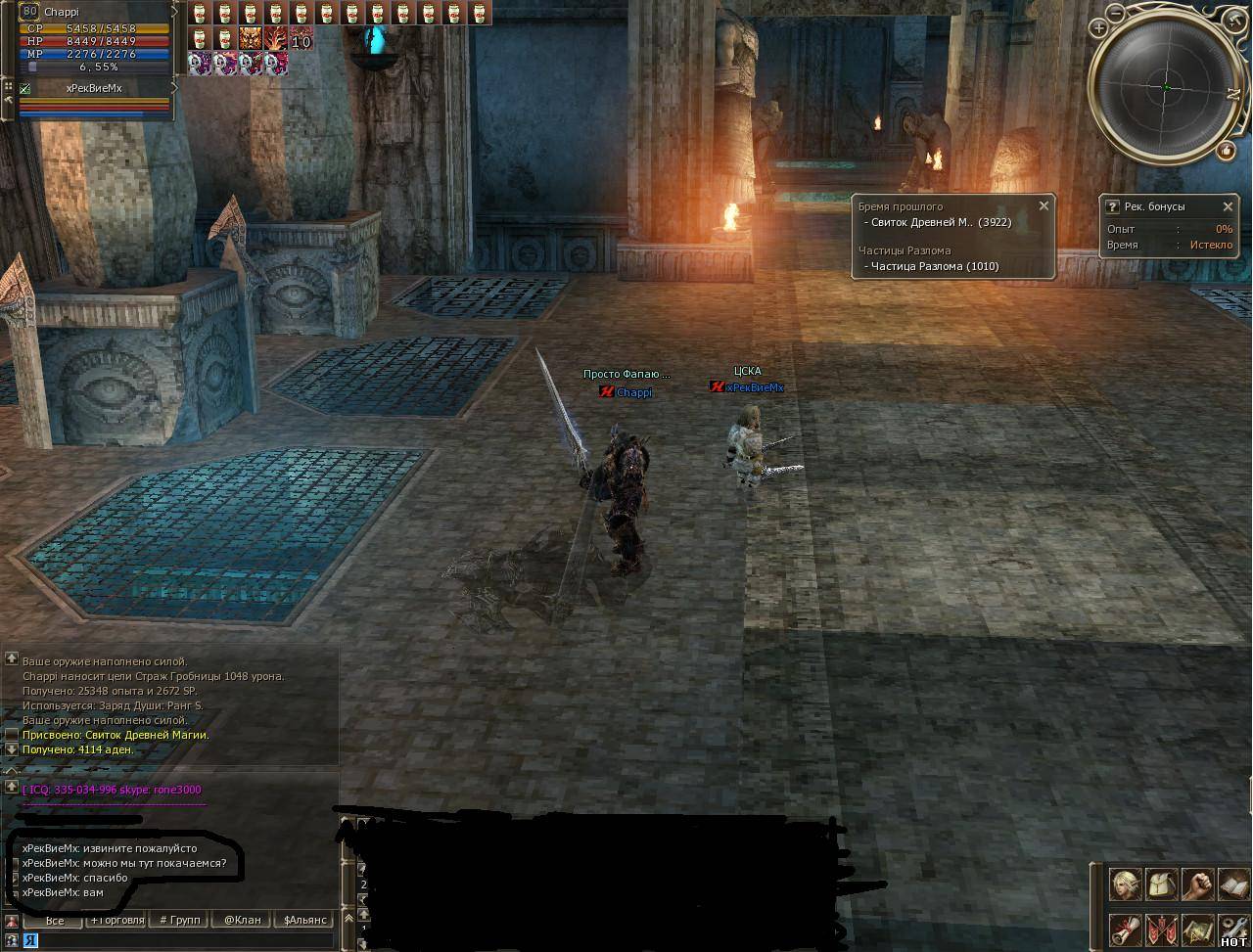Screen dimensions: 1253x952
Task: Click the circular minimap radar
Action: tap(1167, 87)
